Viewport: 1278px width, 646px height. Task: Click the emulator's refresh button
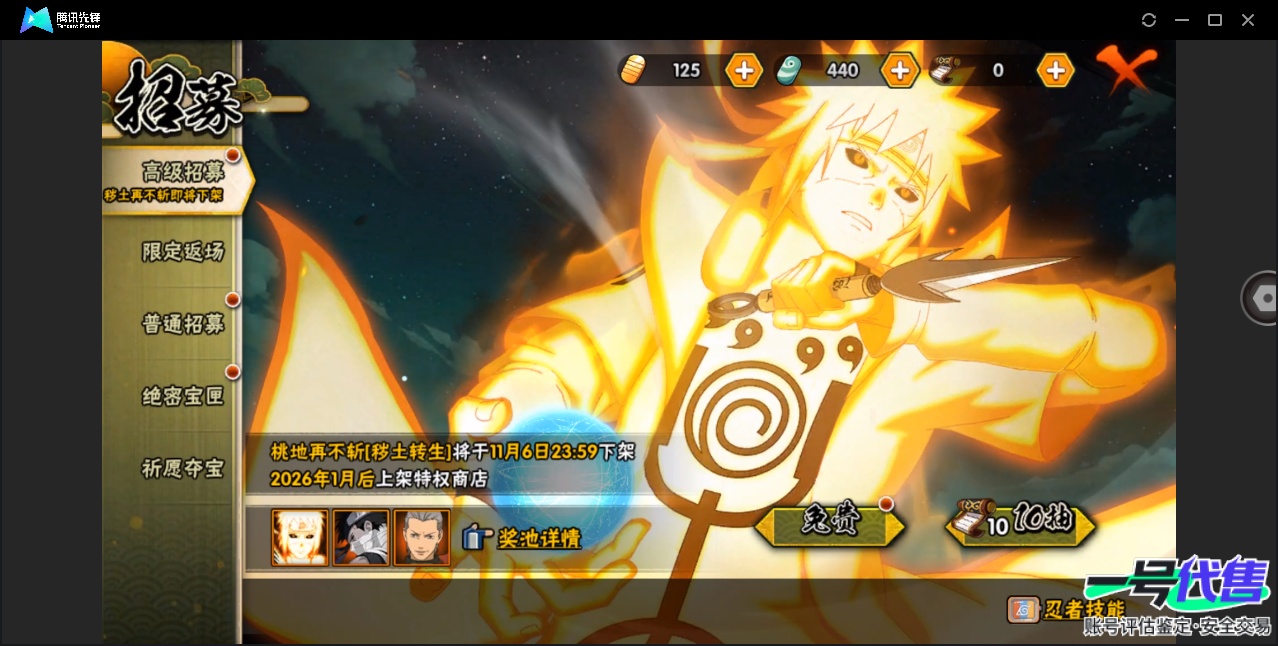coord(1149,20)
